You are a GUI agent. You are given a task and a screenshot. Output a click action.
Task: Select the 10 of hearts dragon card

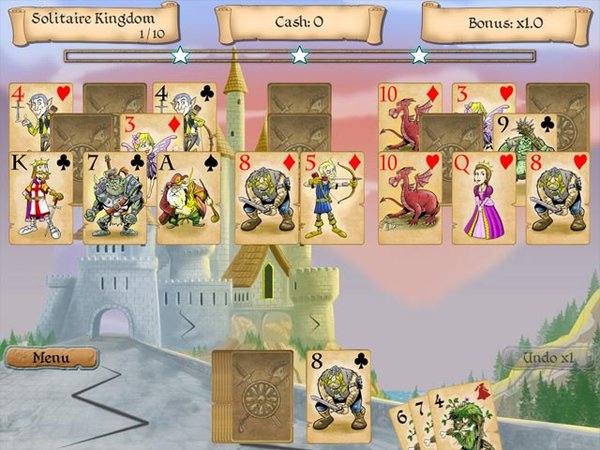click(x=409, y=198)
